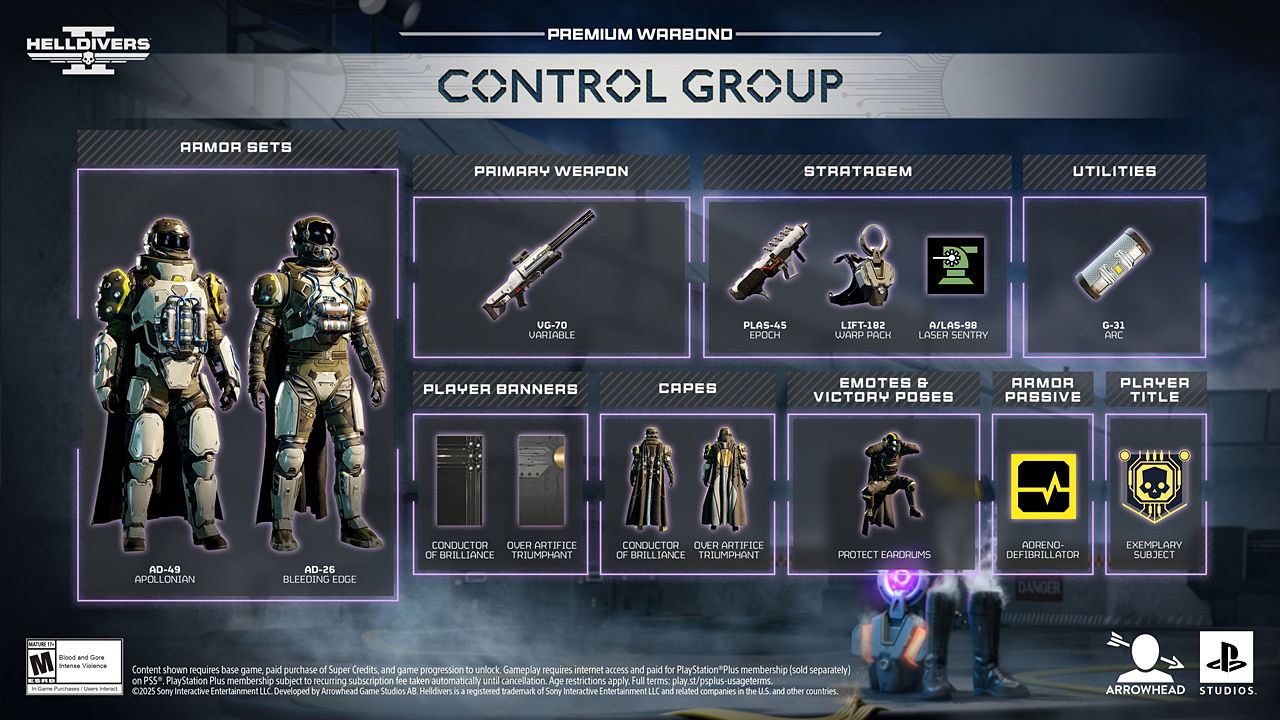
Task: Click the A/LAS-98 Laser Sentry icon
Action: tap(955, 266)
